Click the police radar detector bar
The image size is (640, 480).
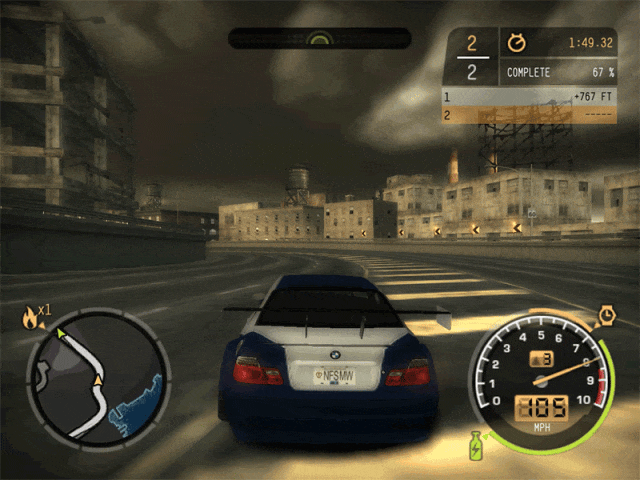tap(319, 38)
